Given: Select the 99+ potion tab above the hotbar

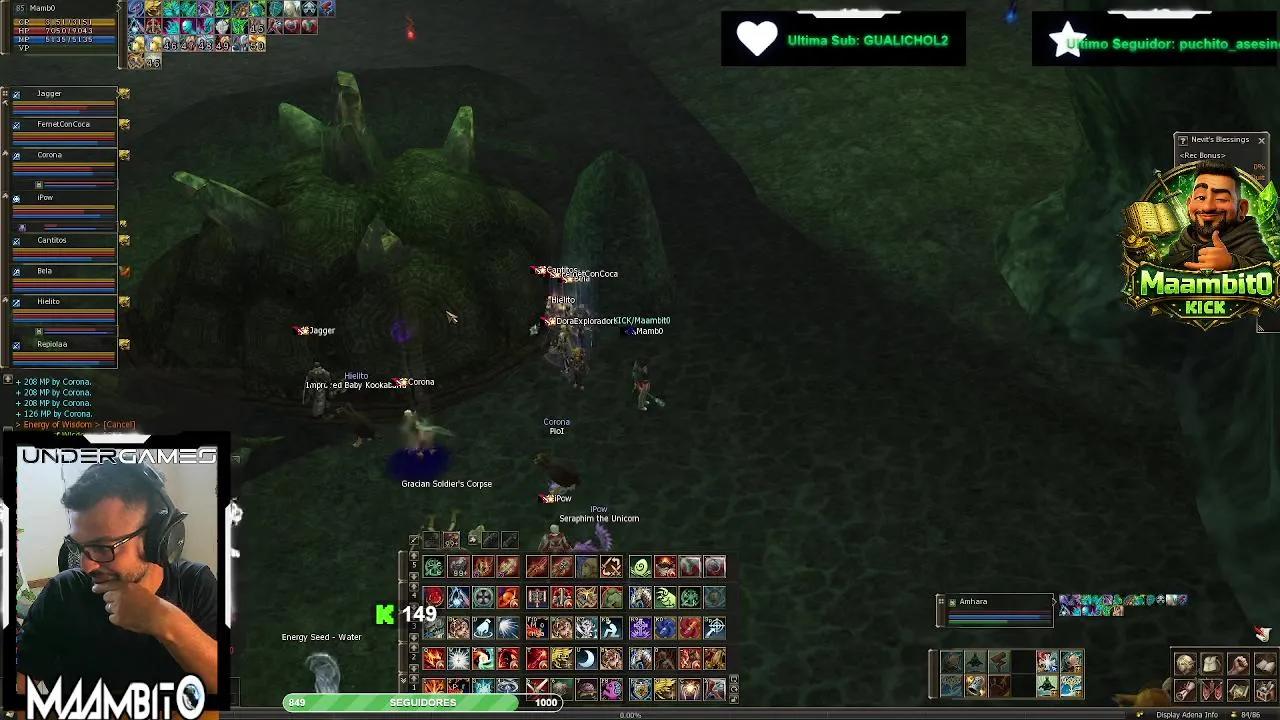Looking at the screenshot, I should click(451, 541).
